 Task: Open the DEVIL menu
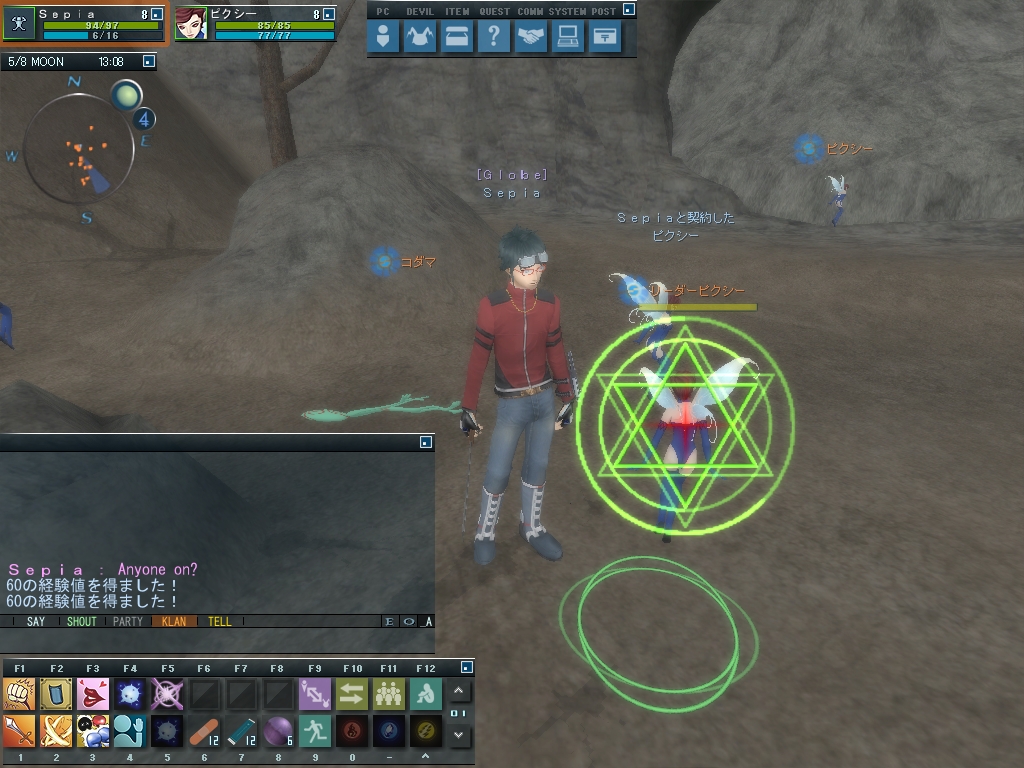point(418,37)
